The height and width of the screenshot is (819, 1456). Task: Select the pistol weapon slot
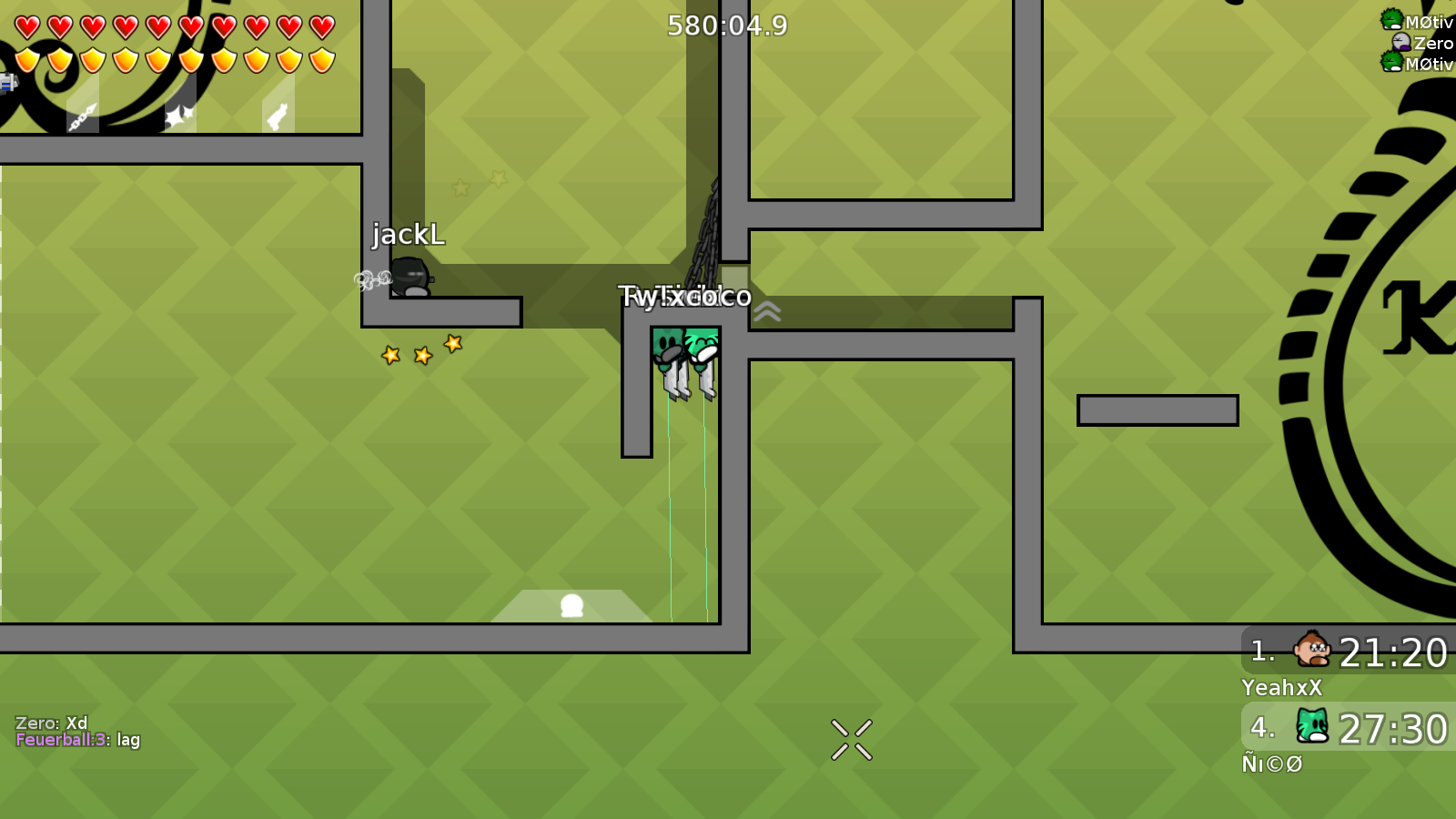278,116
